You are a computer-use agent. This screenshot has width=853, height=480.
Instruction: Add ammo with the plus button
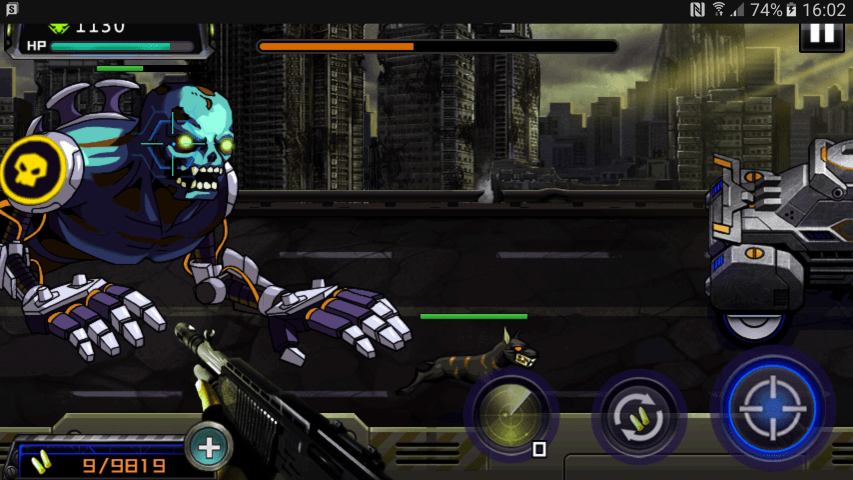(x=209, y=447)
